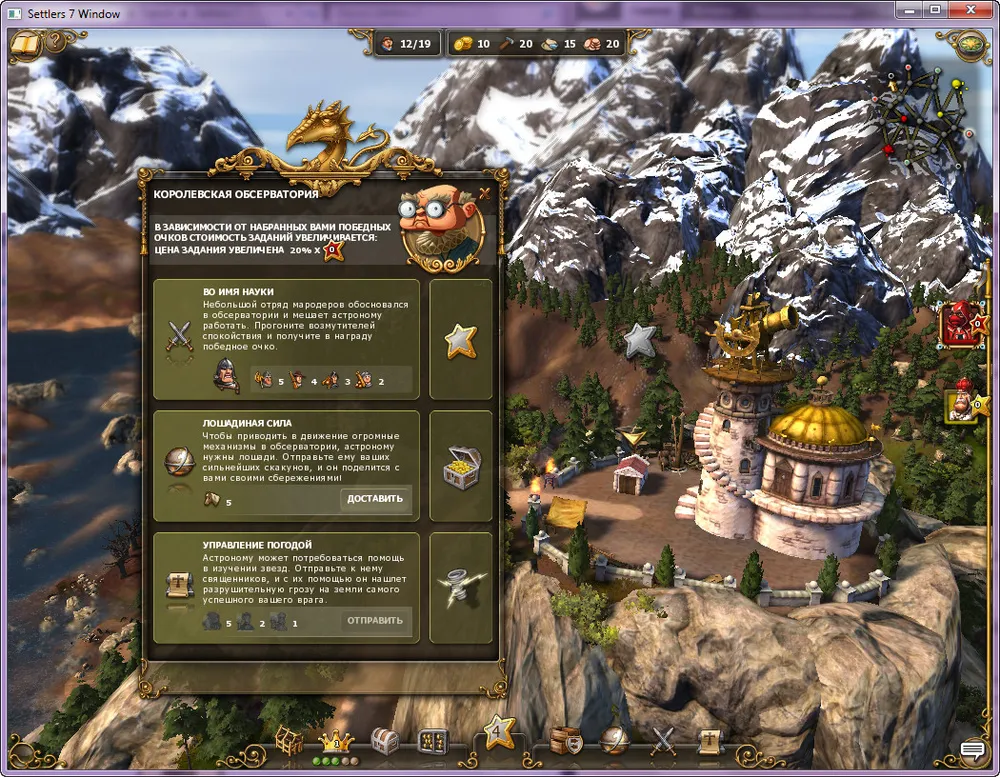Choose the crossed swords quest icon
This screenshot has height=777, width=1000.
pyautogui.click(x=179, y=334)
